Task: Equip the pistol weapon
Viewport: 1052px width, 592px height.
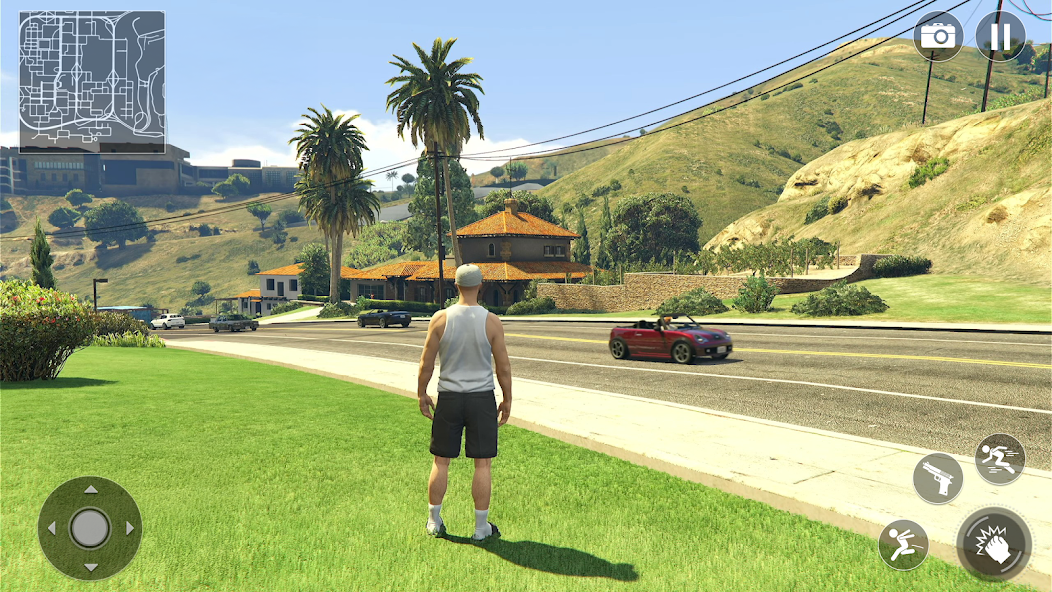Action: click(x=938, y=478)
